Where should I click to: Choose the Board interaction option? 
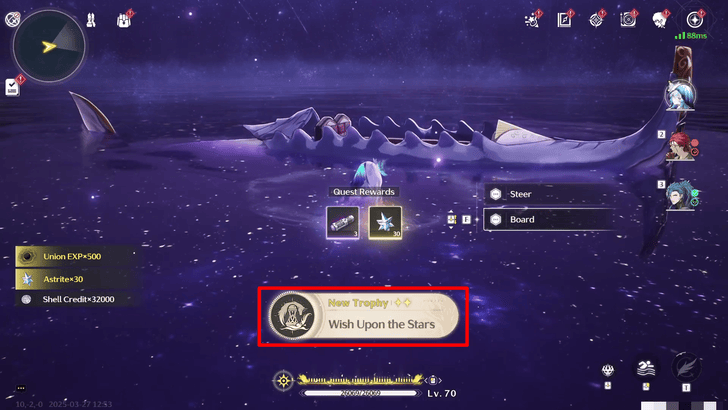[548, 219]
